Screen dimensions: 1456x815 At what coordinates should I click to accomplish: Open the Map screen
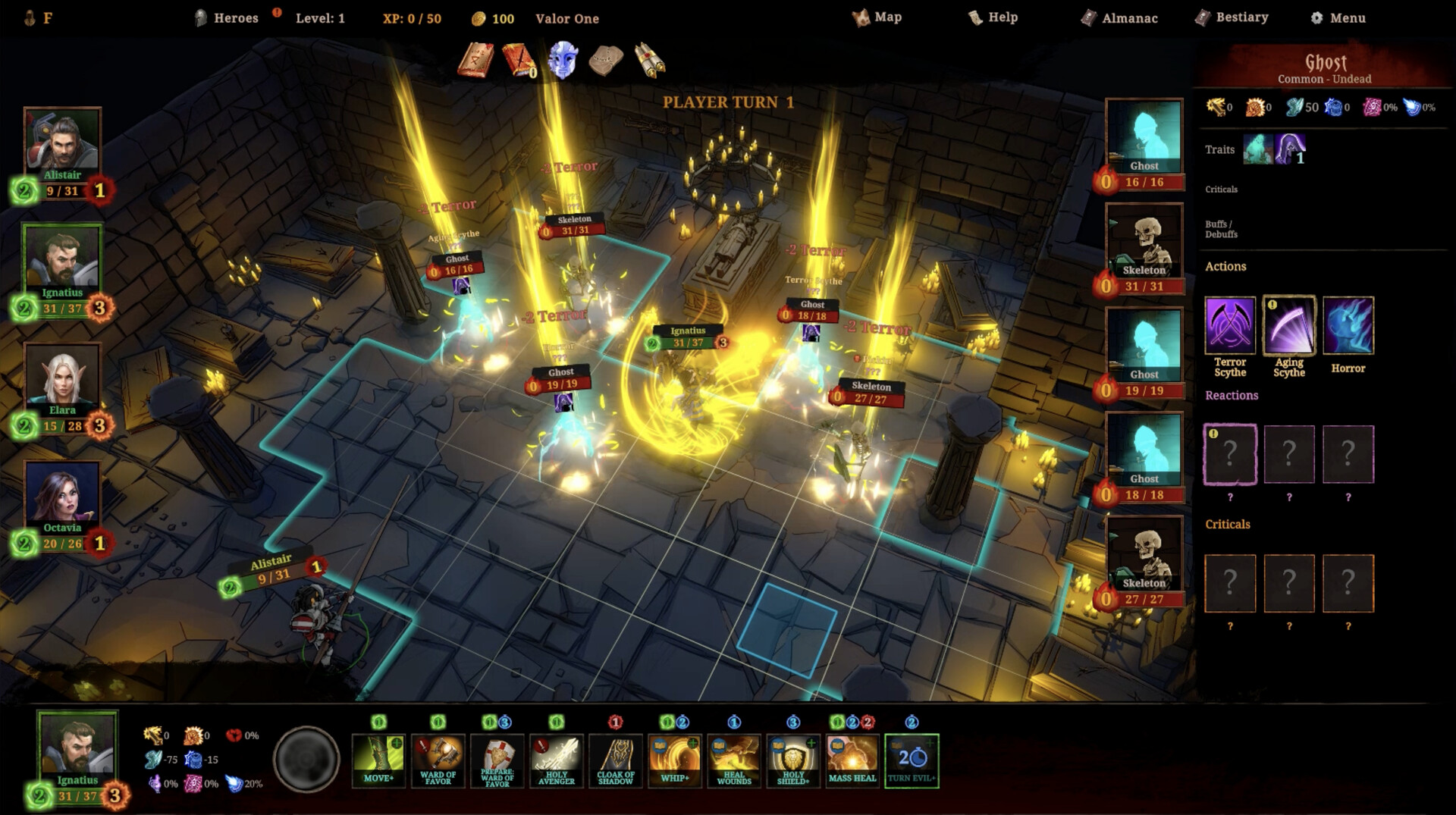877,17
